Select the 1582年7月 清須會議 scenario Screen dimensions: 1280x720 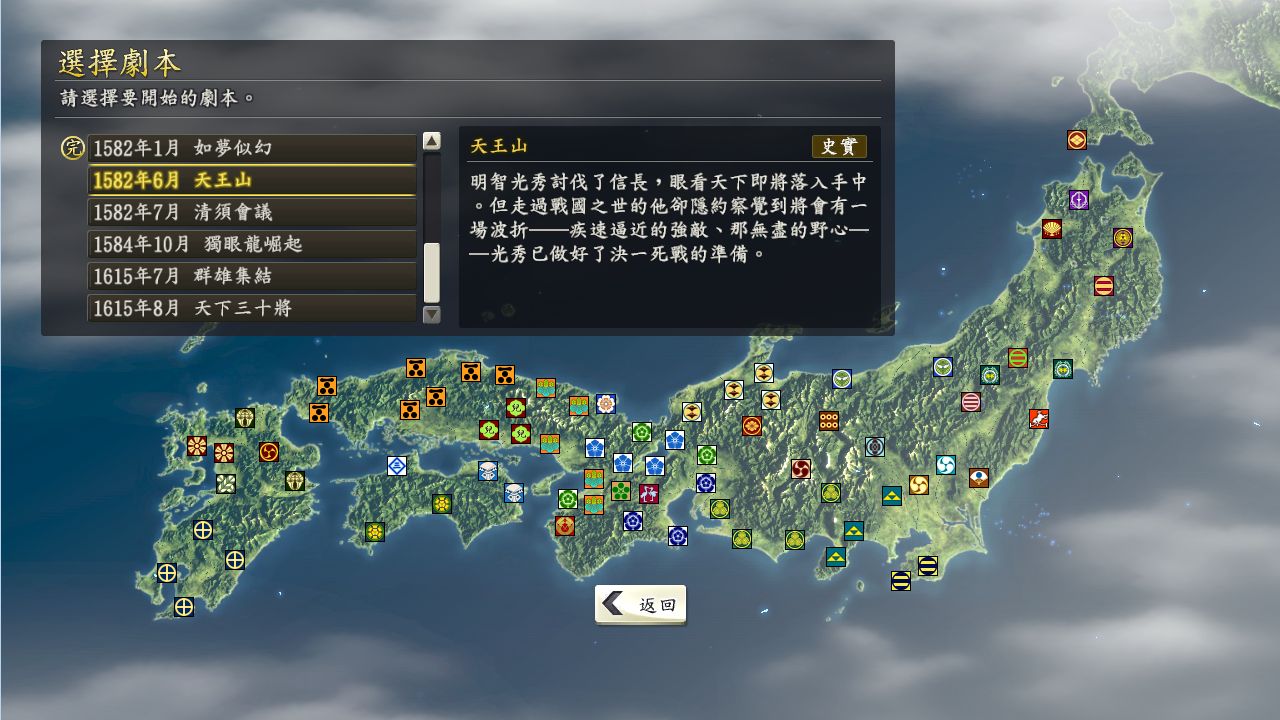pos(250,212)
